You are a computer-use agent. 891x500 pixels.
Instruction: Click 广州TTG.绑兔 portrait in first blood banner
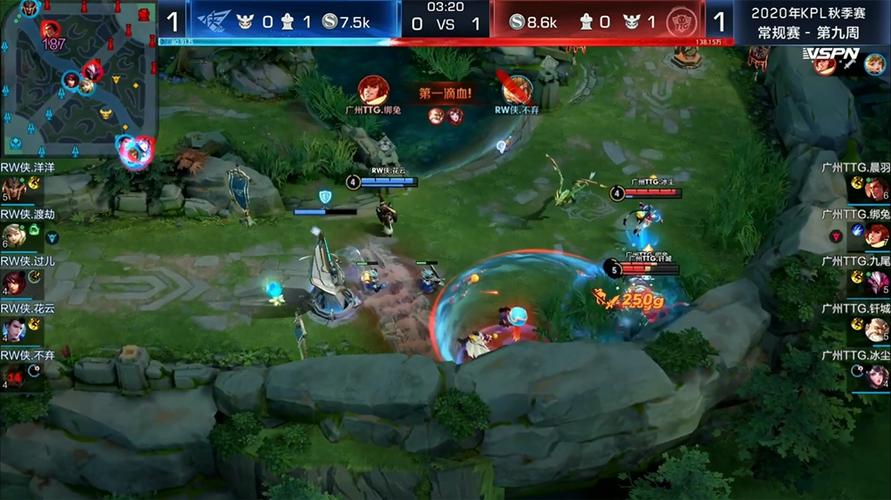coord(374,90)
